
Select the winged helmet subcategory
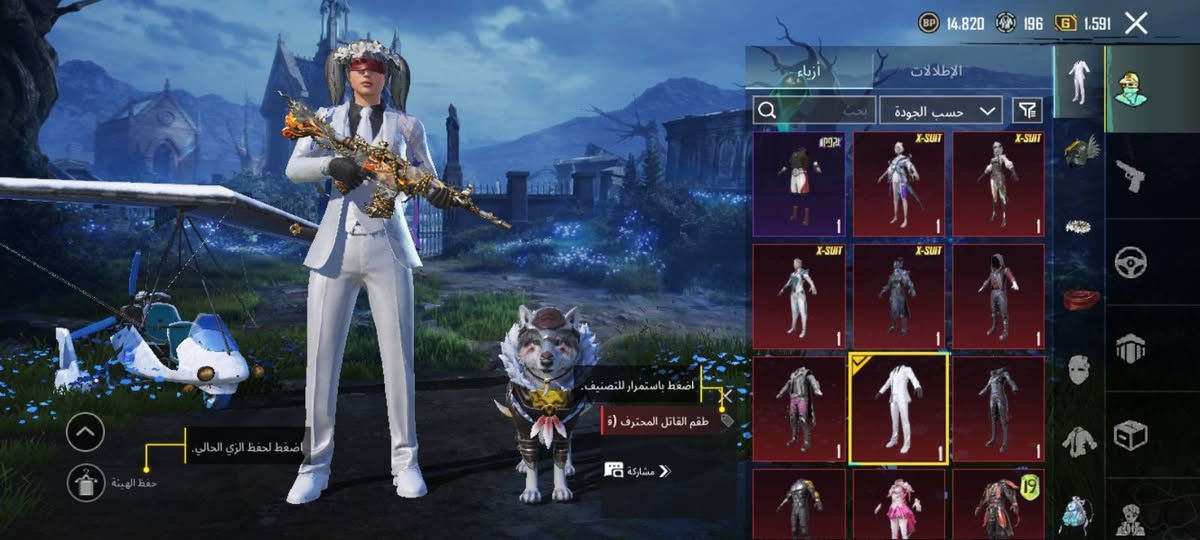[1079, 152]
